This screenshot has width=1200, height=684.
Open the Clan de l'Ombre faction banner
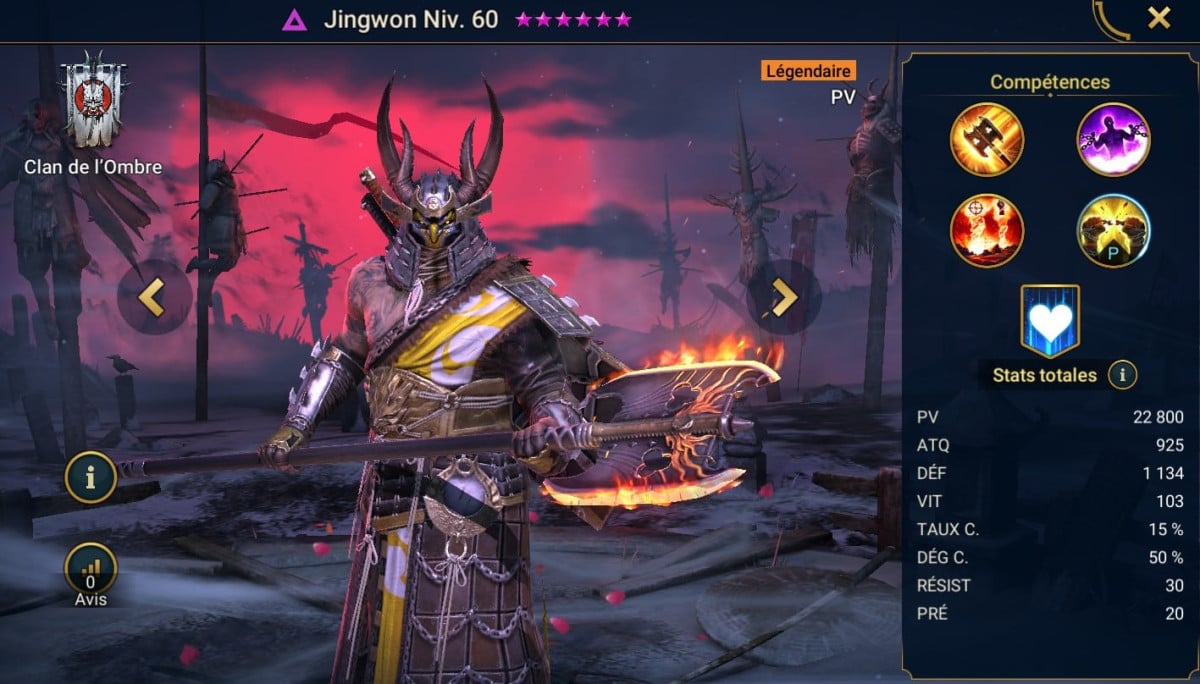pyautogui.click(x=95, y=104)
